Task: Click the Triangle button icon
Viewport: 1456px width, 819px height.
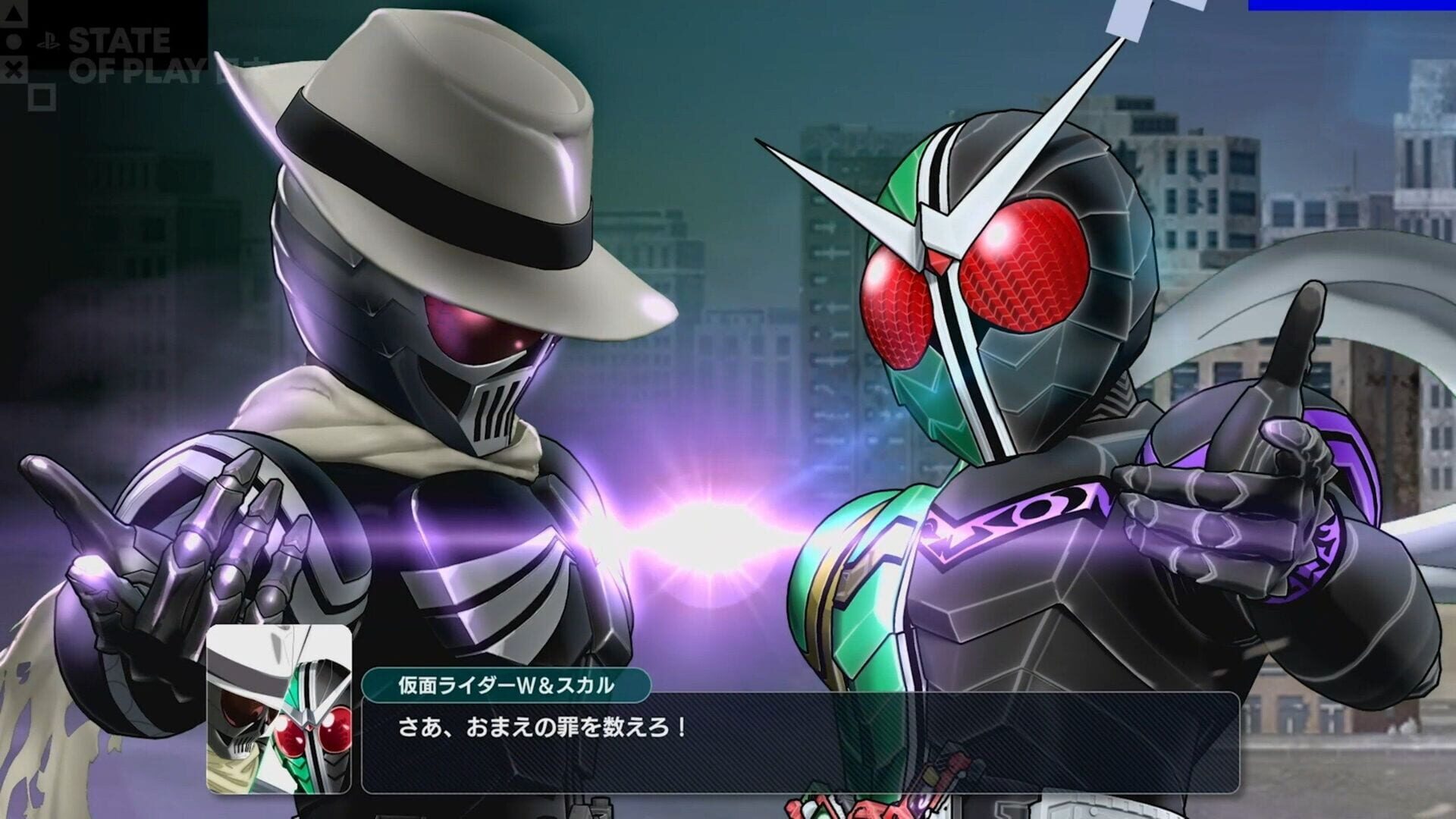Action: (12, 15)
